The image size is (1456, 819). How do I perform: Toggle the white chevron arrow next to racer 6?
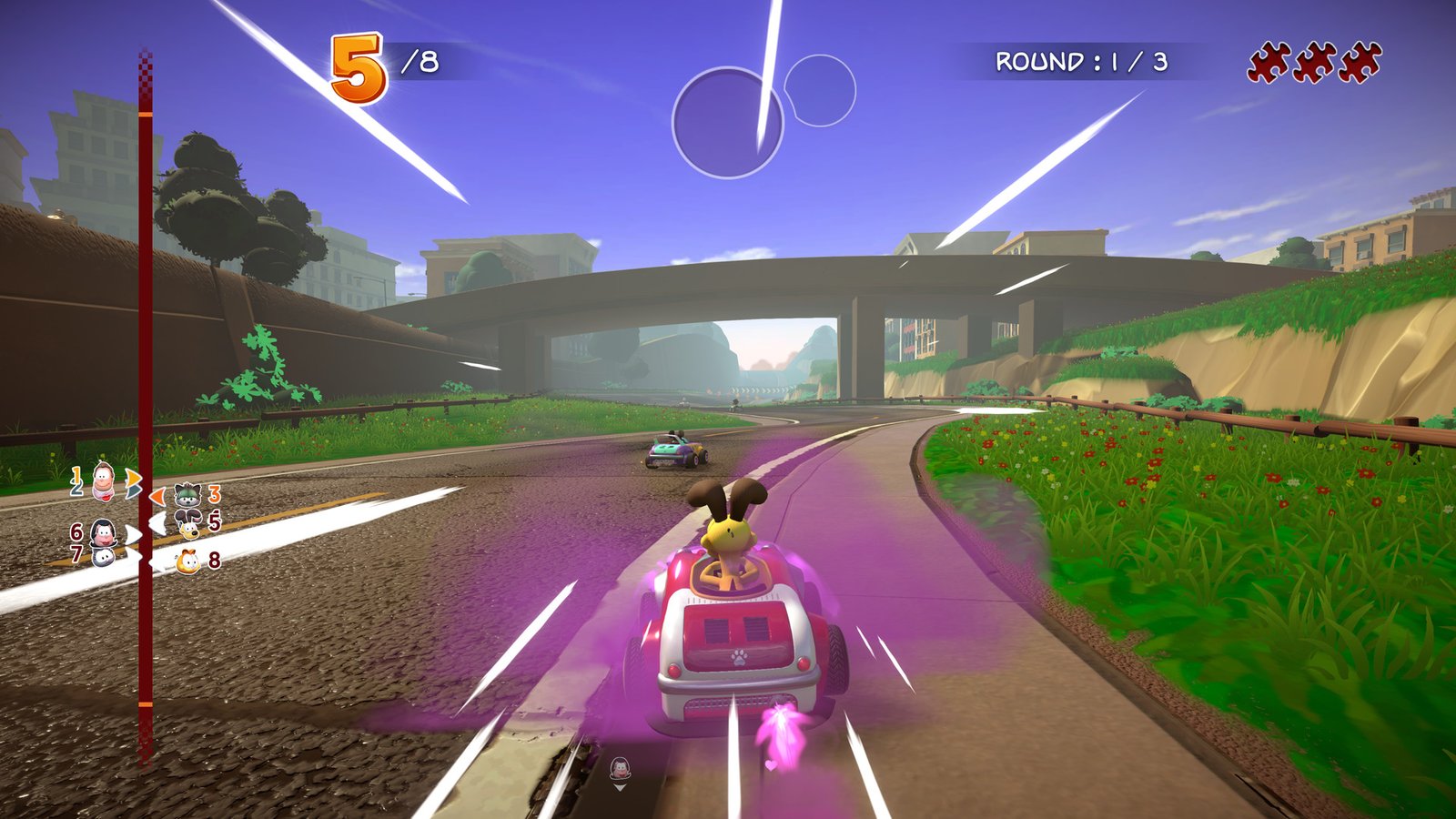point(134,536)
